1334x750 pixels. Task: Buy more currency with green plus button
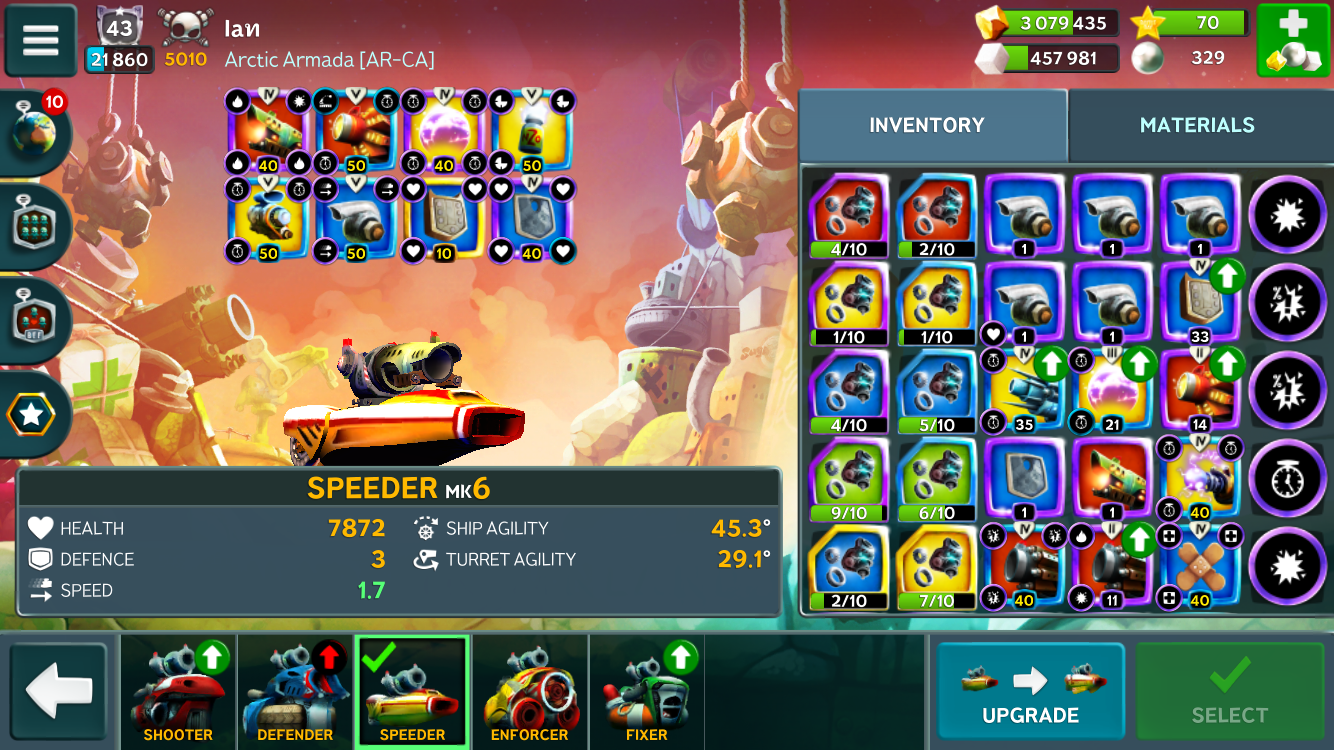click(1292, 40)
